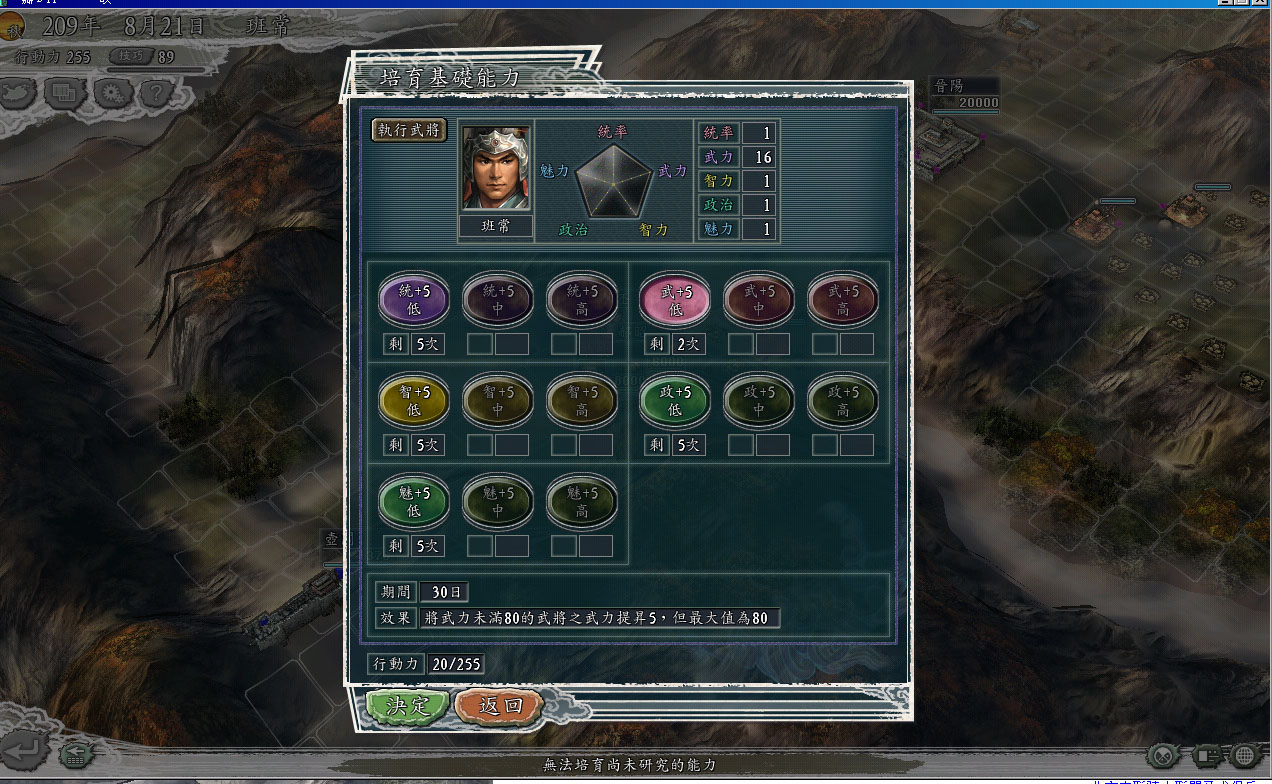1272x784 pixels.
Task: Click the globe grid icon
Action: point(1245,755)
